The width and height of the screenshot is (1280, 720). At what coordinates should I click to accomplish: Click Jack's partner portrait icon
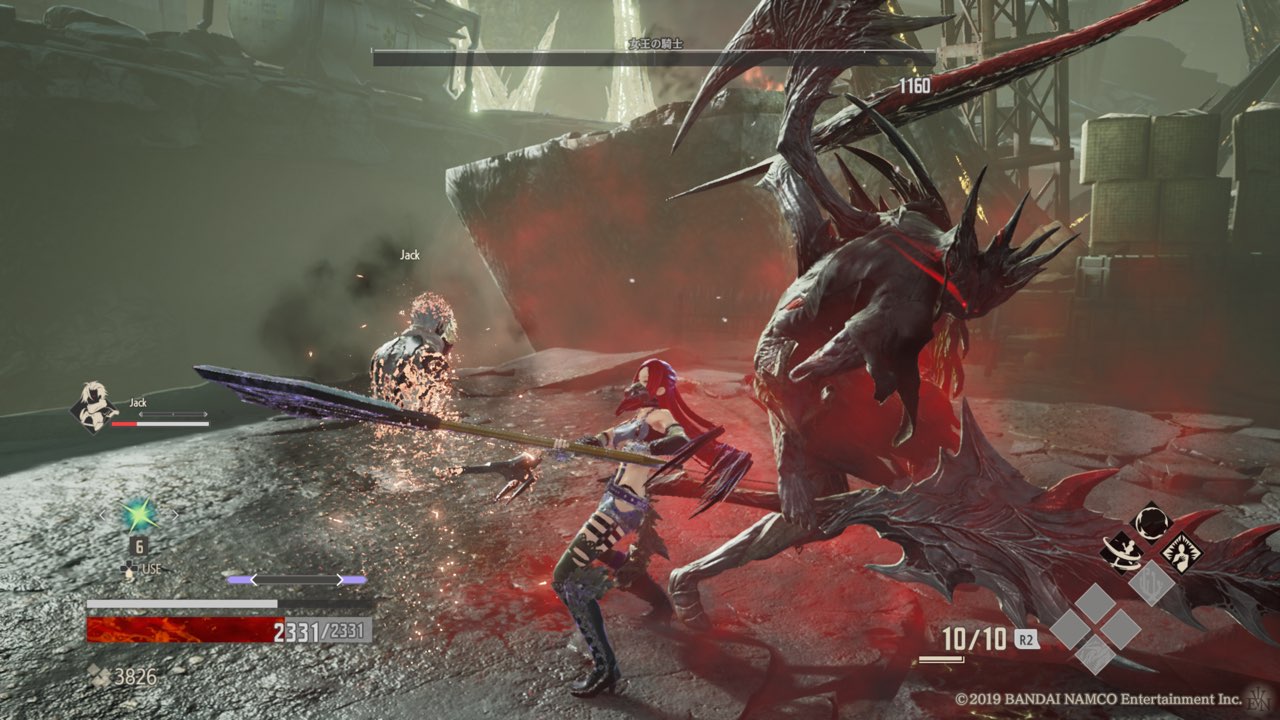pos(91,408)
